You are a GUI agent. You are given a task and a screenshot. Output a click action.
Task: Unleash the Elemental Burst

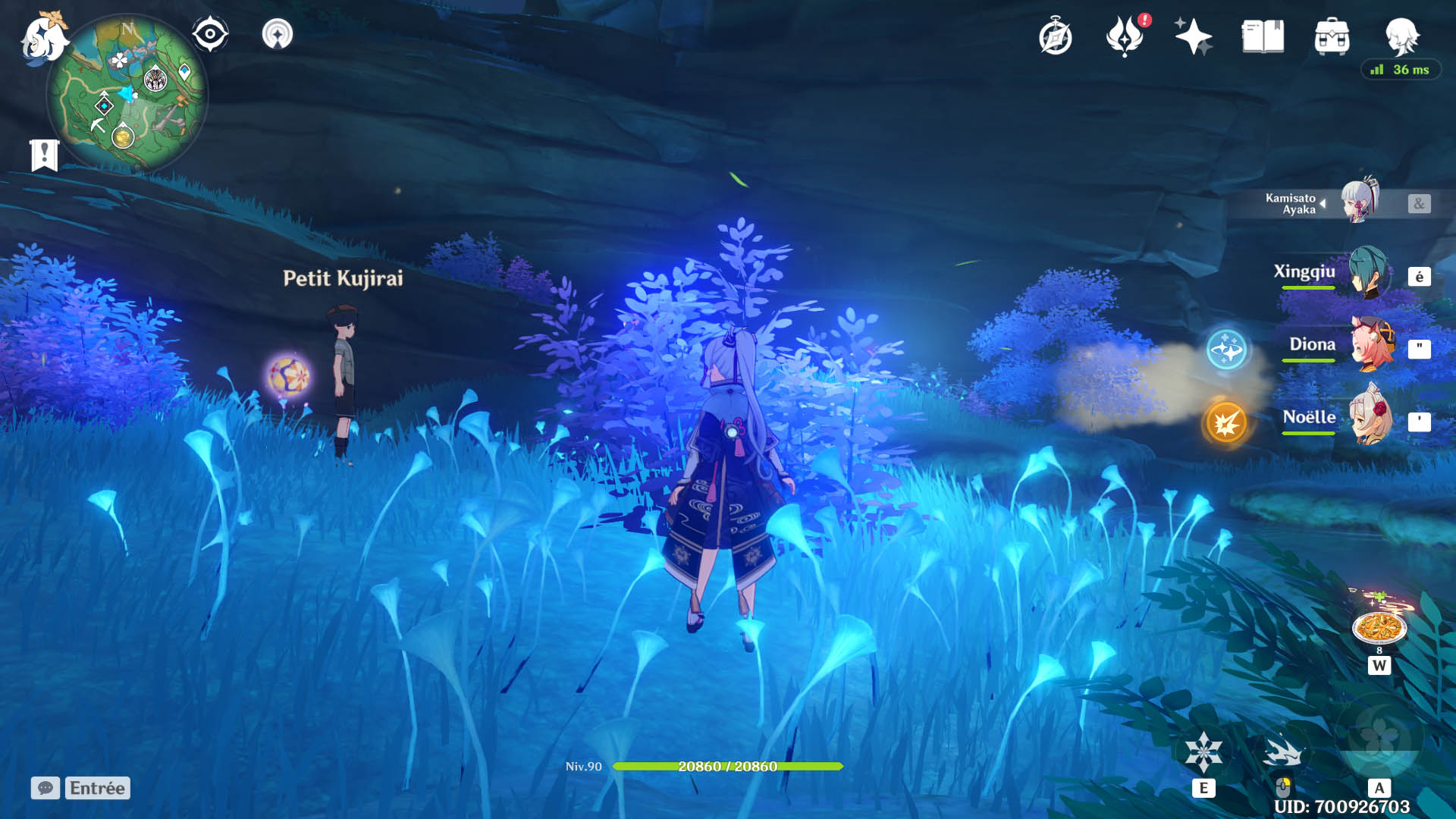(1379, 740)
